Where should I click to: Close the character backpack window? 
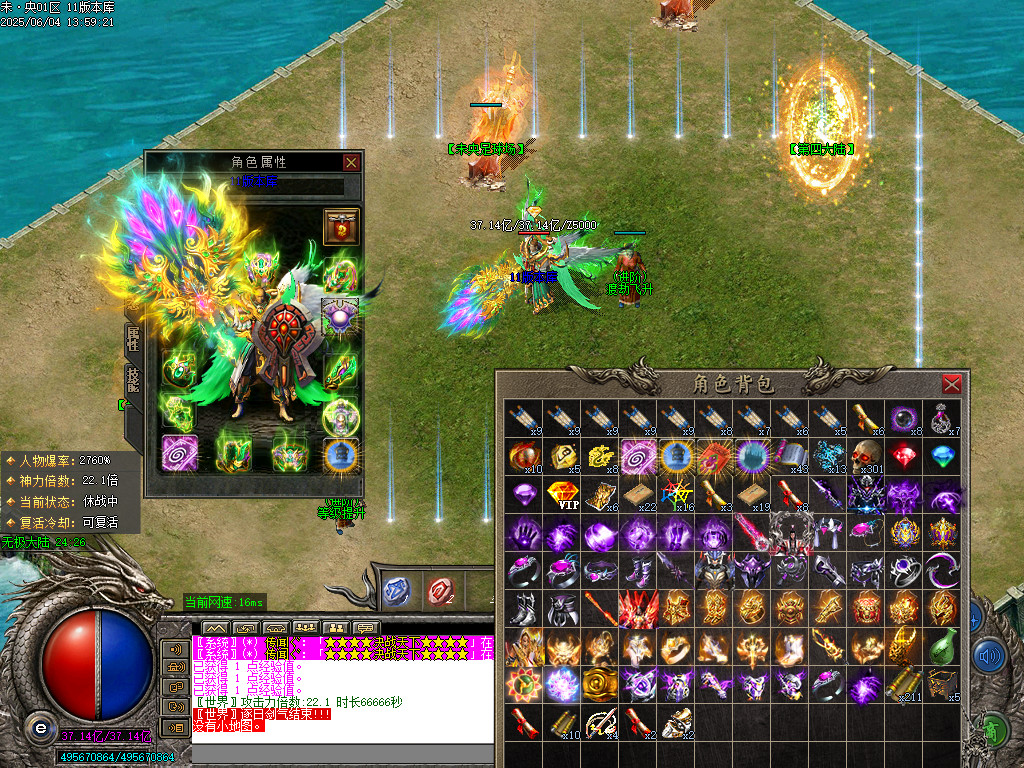click(x=951, y=384)
